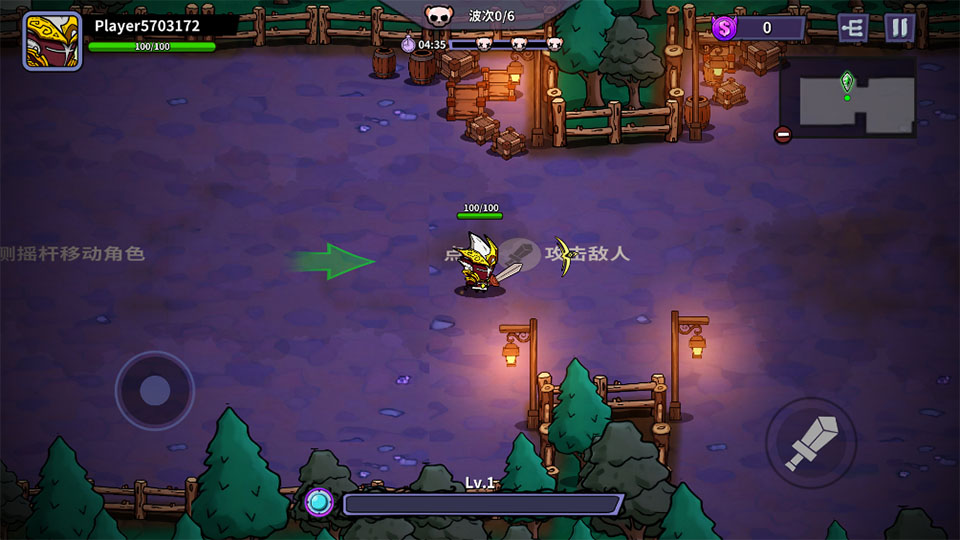This screenshot has height=540, width=960.
Task: Select the purple coin currency icon
Action: [725, 28]
